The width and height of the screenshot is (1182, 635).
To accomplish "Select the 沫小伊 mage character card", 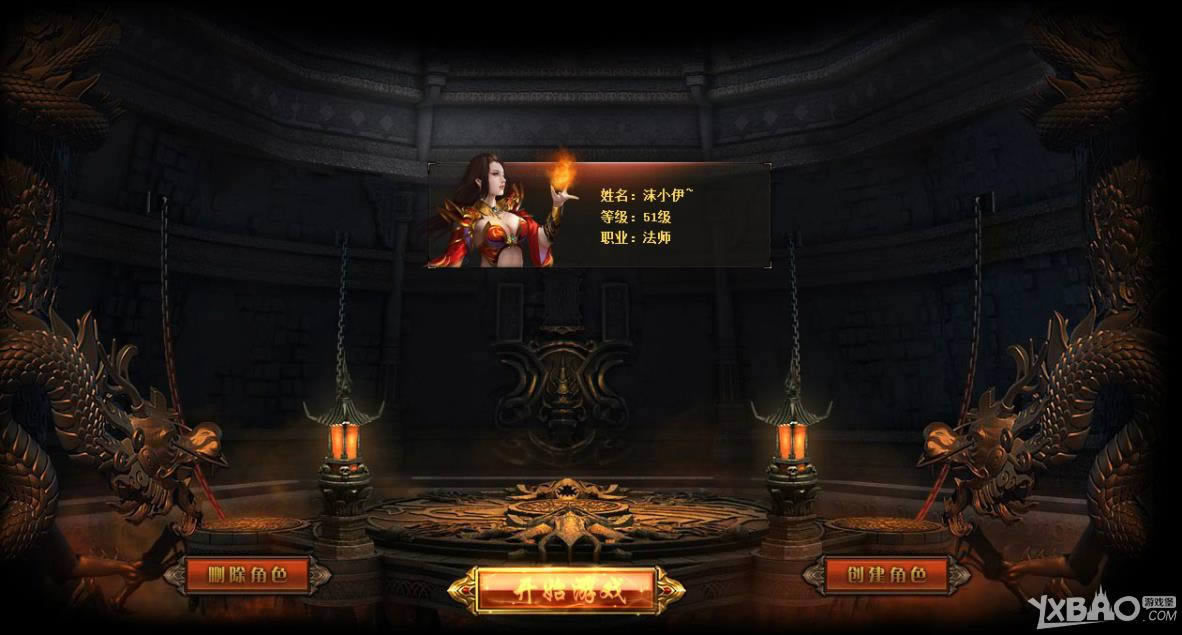I will click(x=600, y=215).
